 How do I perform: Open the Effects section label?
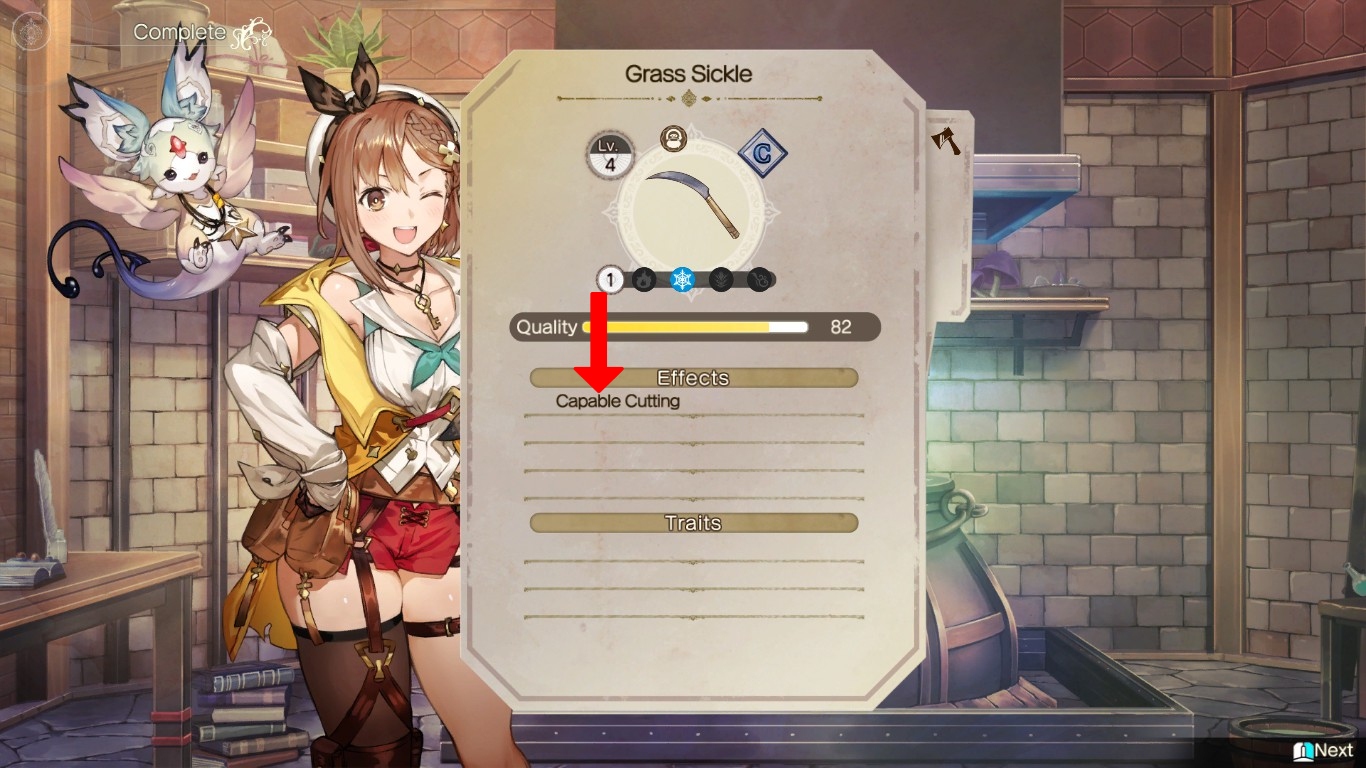click(693, 378)
